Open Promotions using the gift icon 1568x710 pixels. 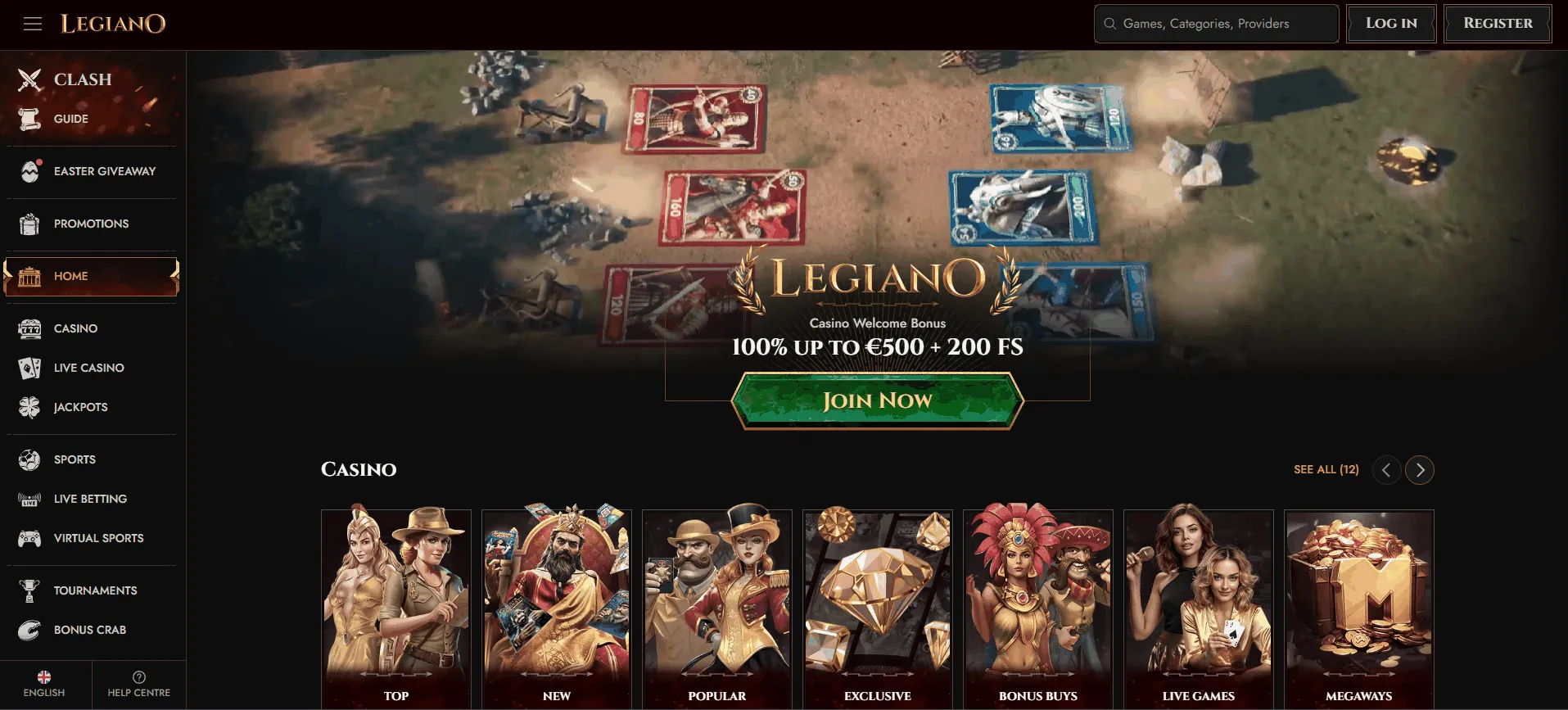point(30,224)
